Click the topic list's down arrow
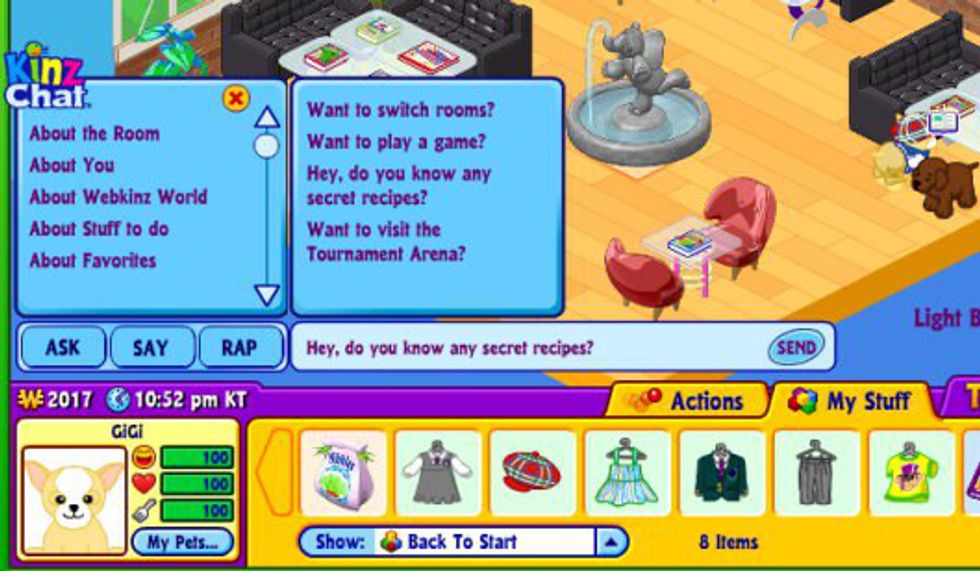Viewport: 980px width, 571px height. (266, 295)
